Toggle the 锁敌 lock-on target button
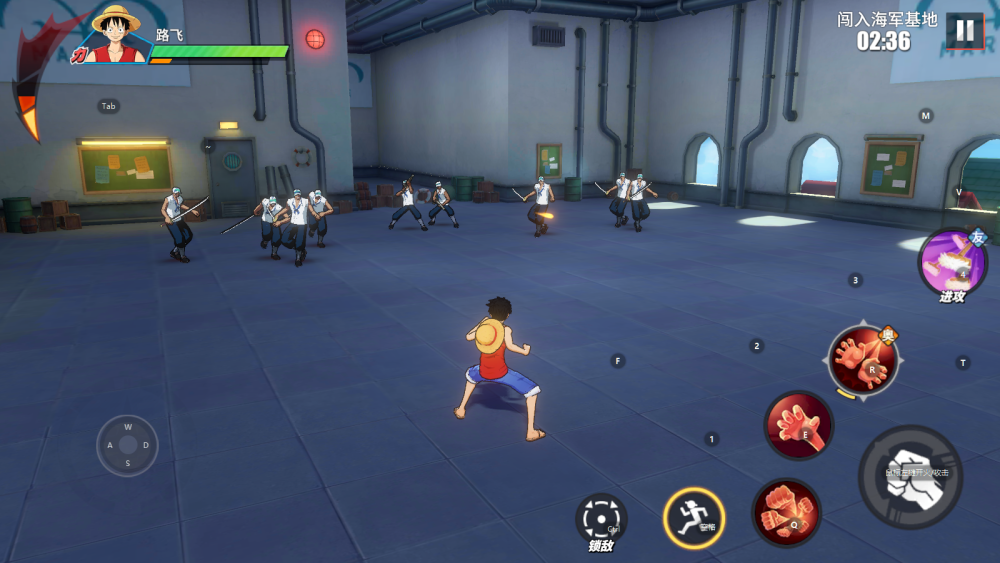The image size is (1000, 563). coord(601,519)
